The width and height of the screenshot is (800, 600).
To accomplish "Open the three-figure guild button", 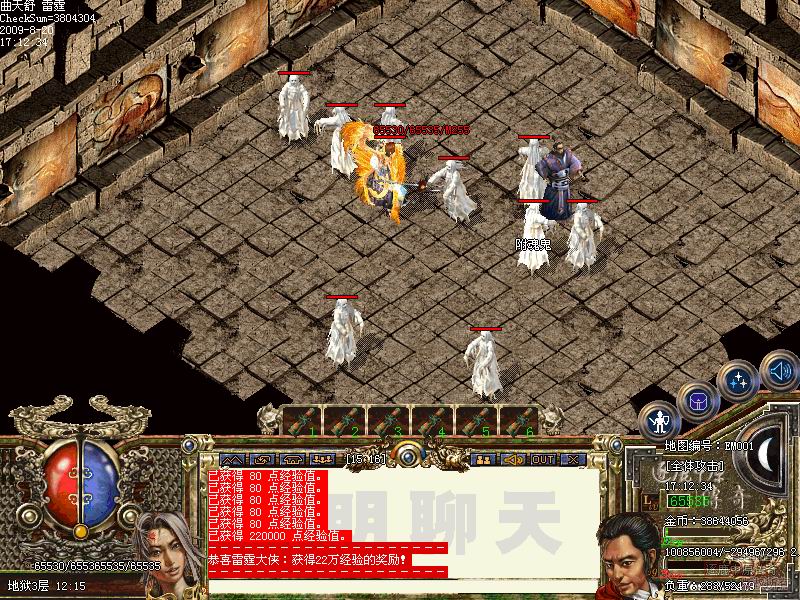I will (321, 459).
